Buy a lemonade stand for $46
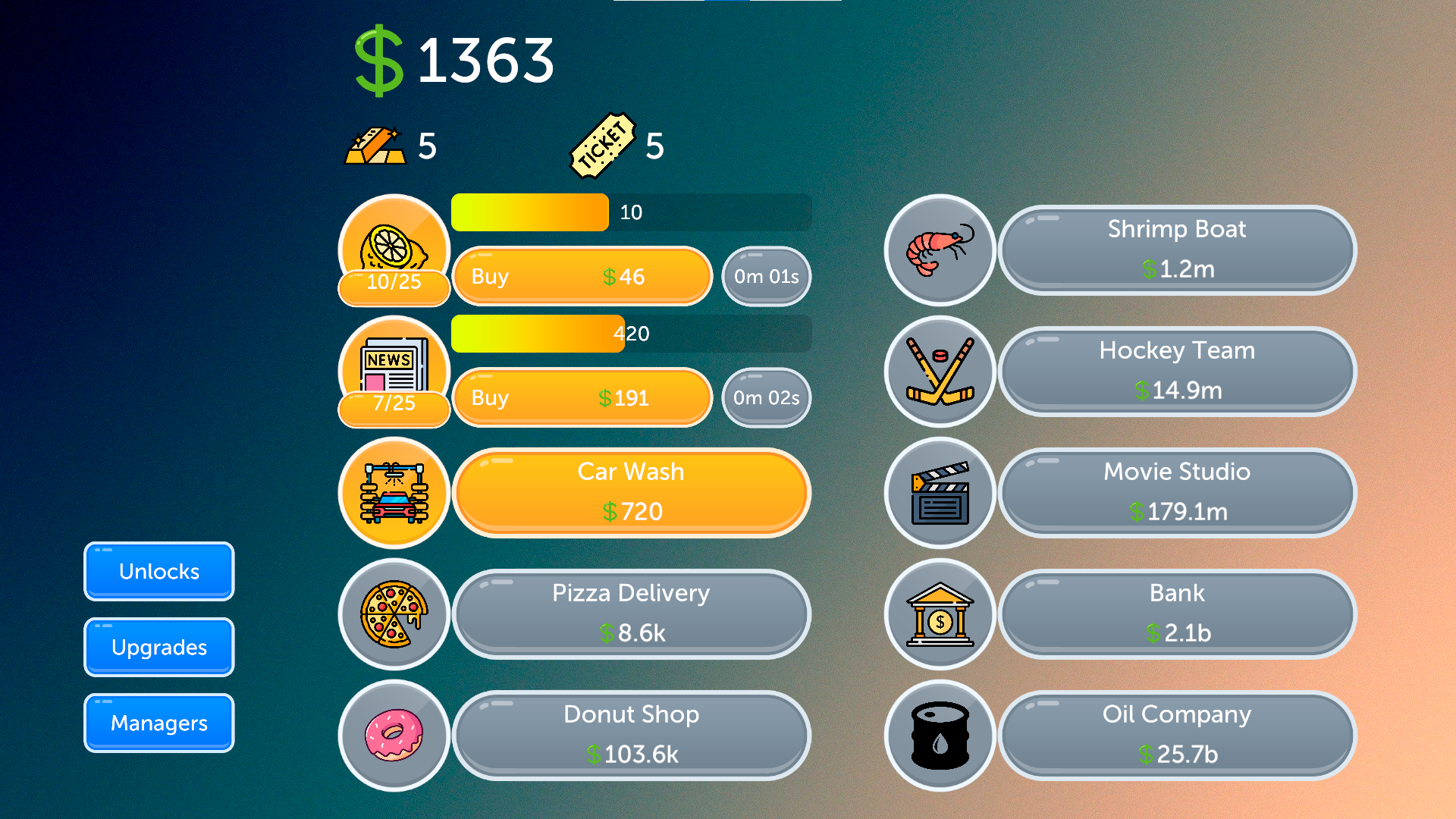 582,277
